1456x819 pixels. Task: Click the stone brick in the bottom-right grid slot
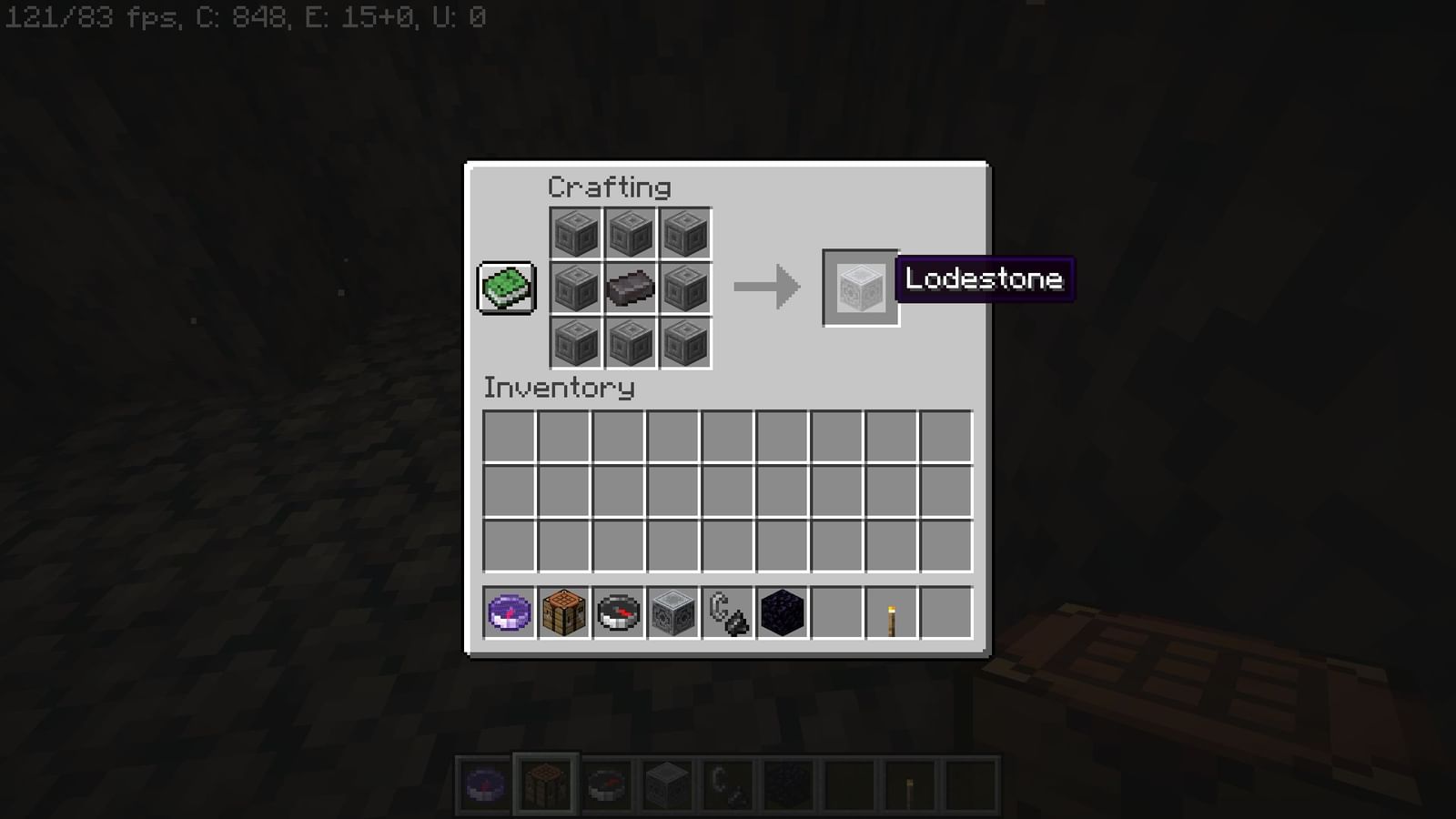point(684,341)
